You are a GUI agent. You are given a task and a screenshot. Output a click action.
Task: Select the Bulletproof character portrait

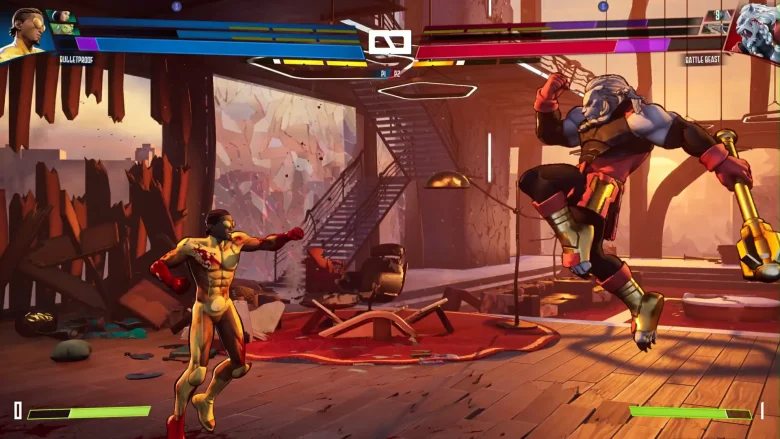tap(24, 32)
